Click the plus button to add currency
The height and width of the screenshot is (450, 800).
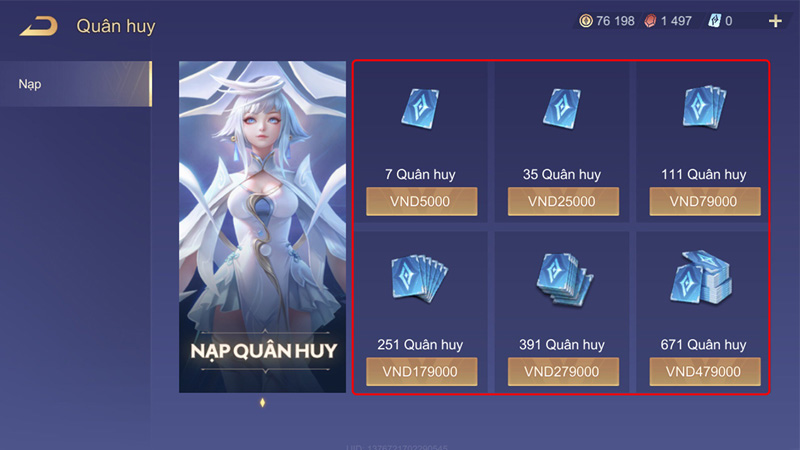[x=775, y=21]
